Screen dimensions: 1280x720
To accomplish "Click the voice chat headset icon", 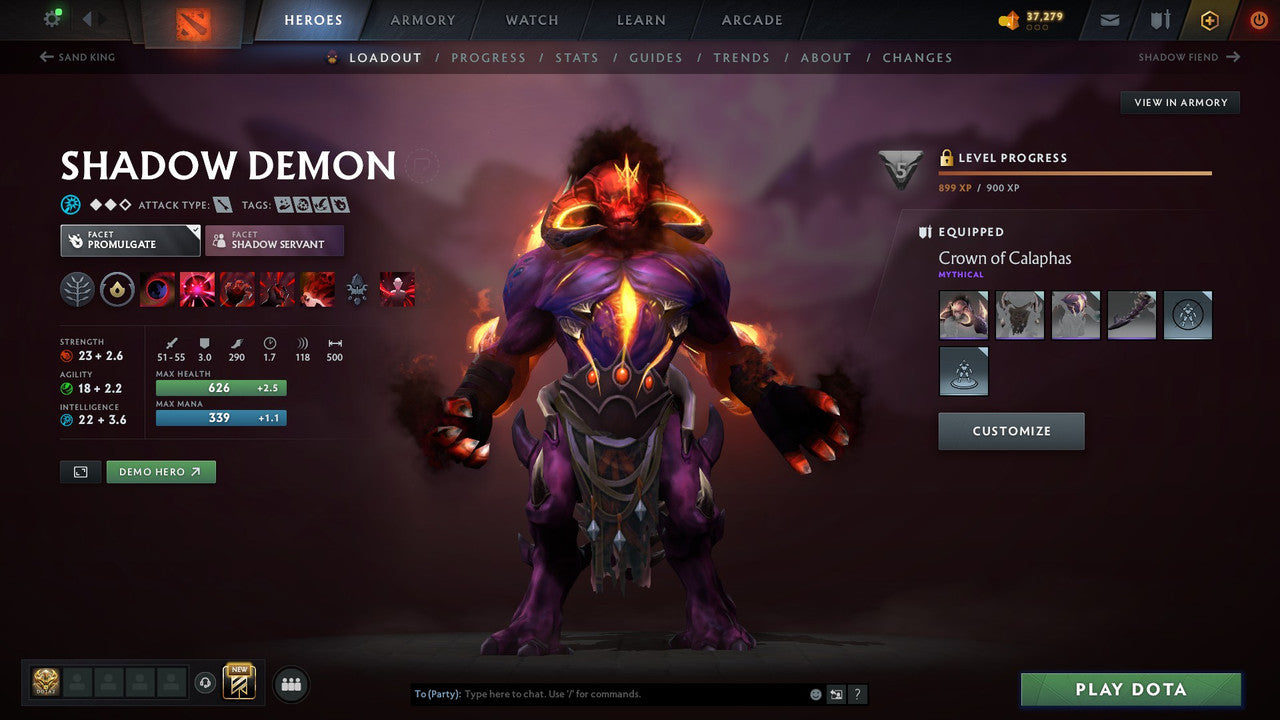I will pos(207,682).
